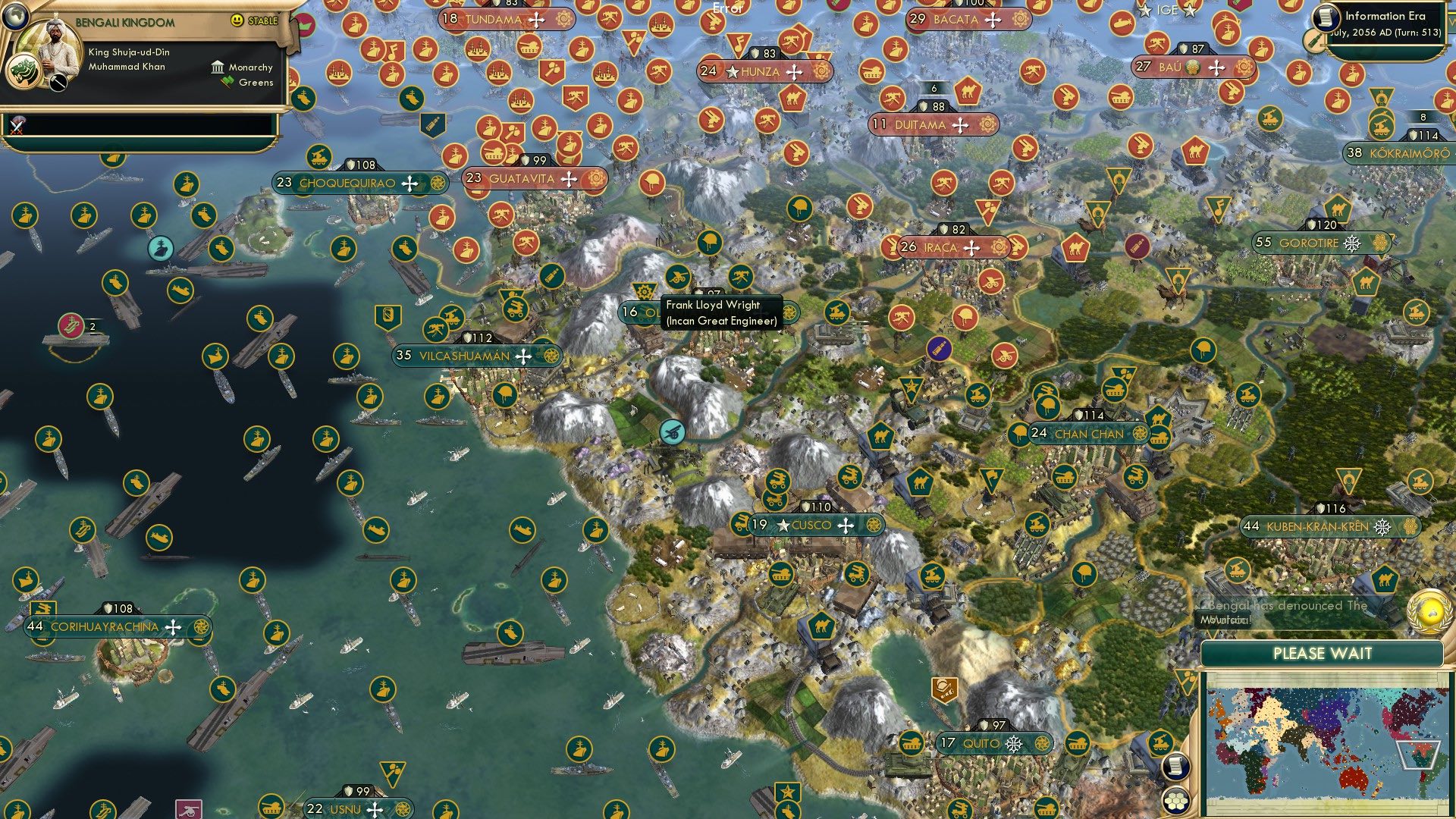This screenshot has height=819, width=1456.
Task: Open the World Congress globe medallion
Action: pyautogui.click(x=1426, y=613)
